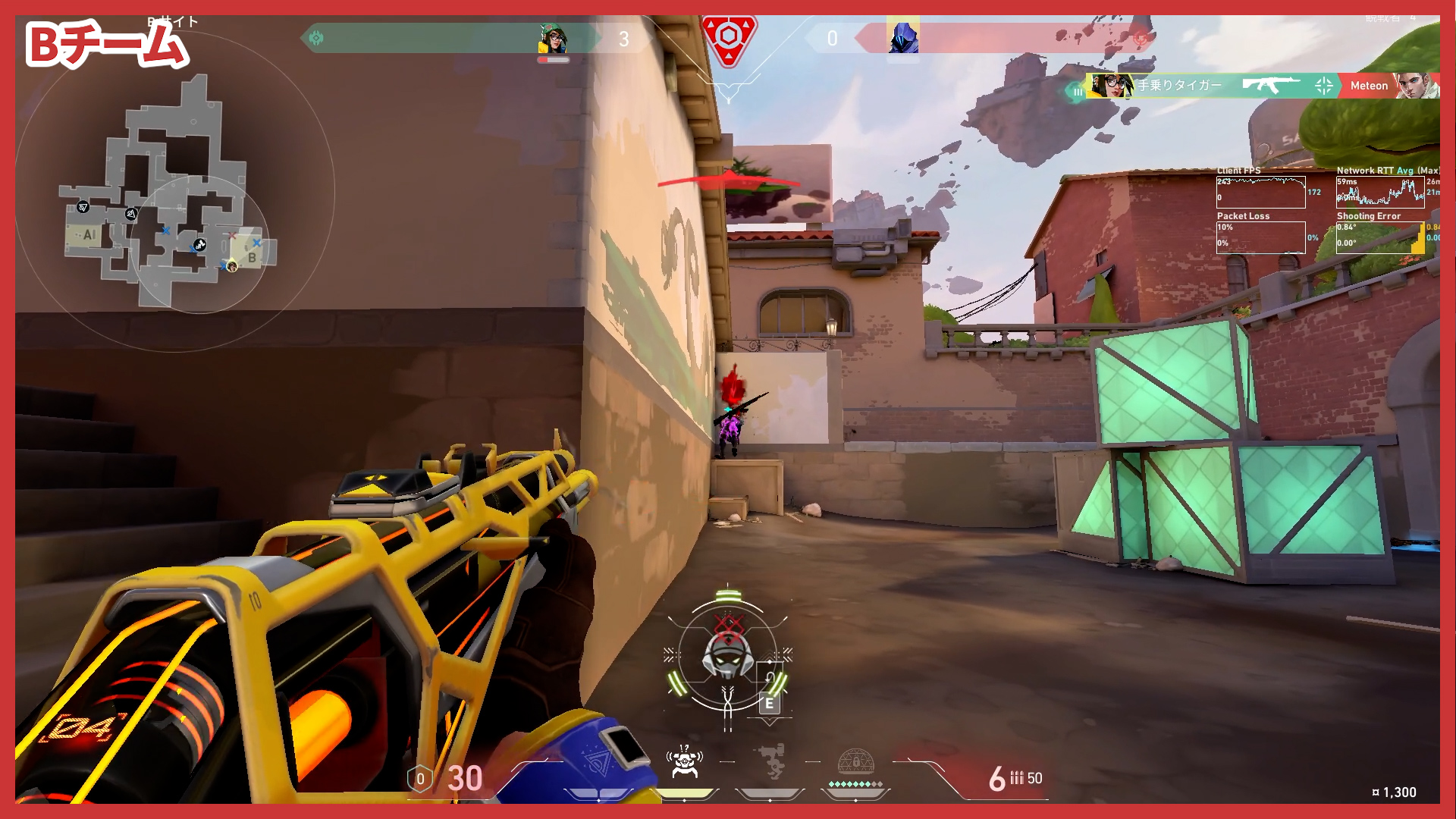Click the spike objective icon at top center

[x=728, y=38]
